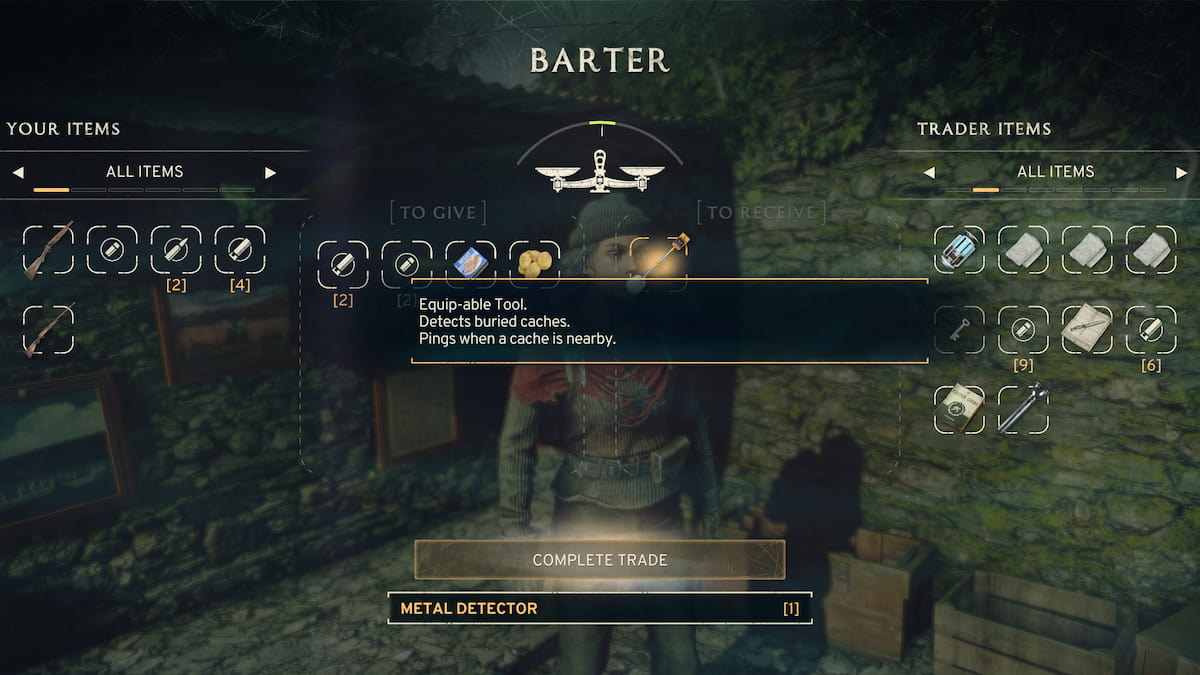This screenshot has width=1200, height=675.
Task: Choose the trader's ammo stack of nine
Action: [x=1023, y=330]
